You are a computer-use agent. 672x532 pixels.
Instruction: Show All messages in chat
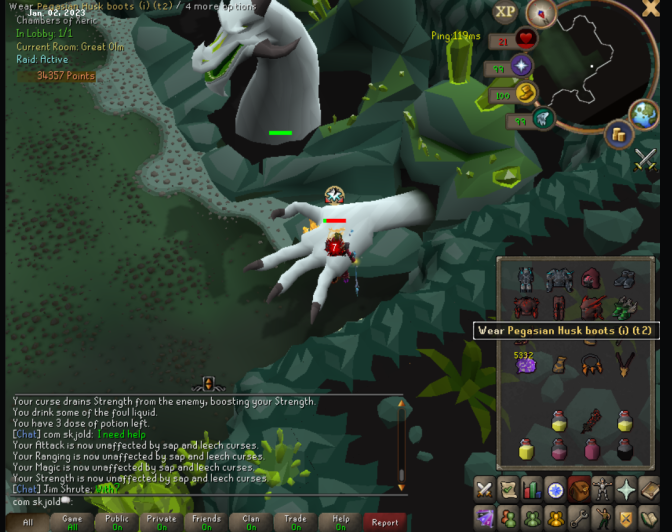pos(27,521)
